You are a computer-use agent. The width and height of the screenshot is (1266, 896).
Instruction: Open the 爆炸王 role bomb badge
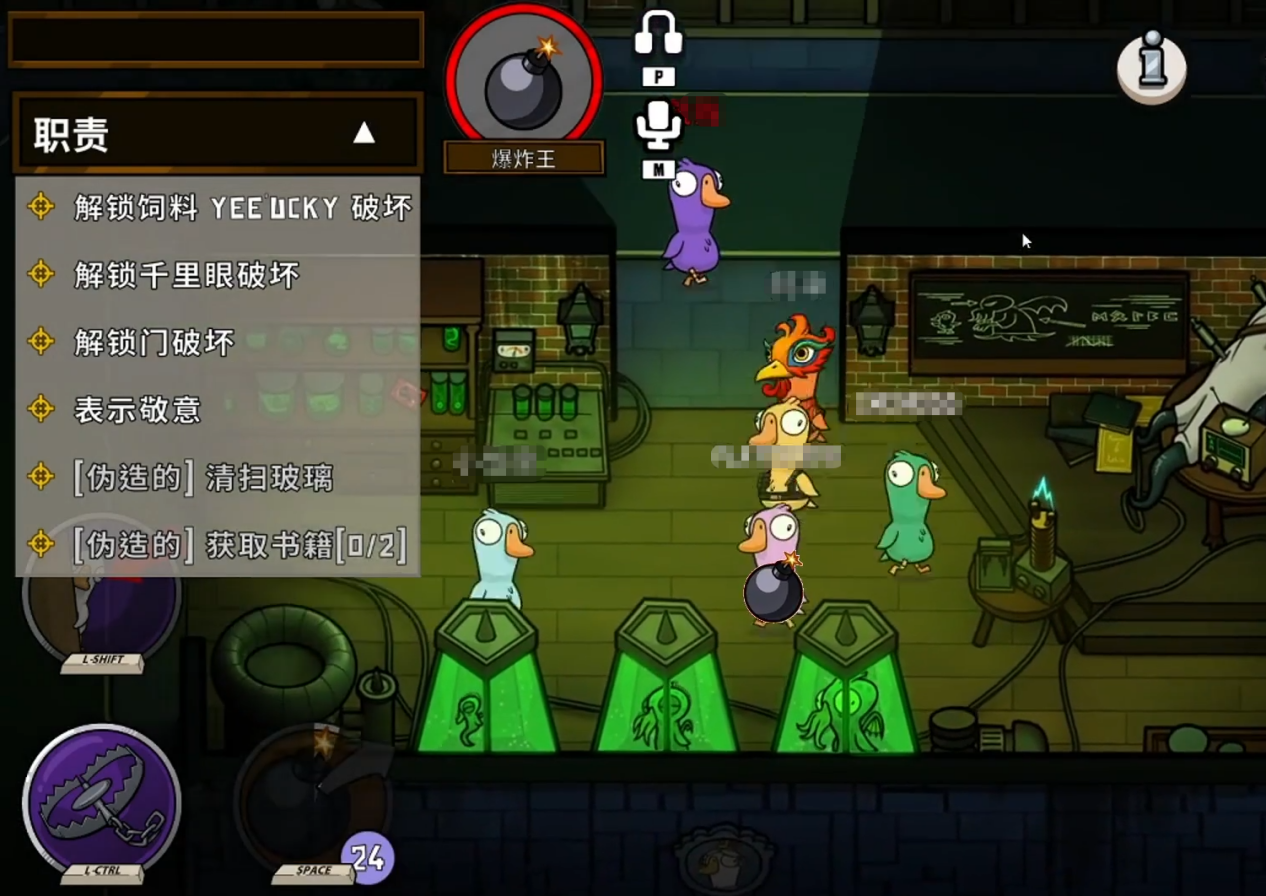pos(523,83)
